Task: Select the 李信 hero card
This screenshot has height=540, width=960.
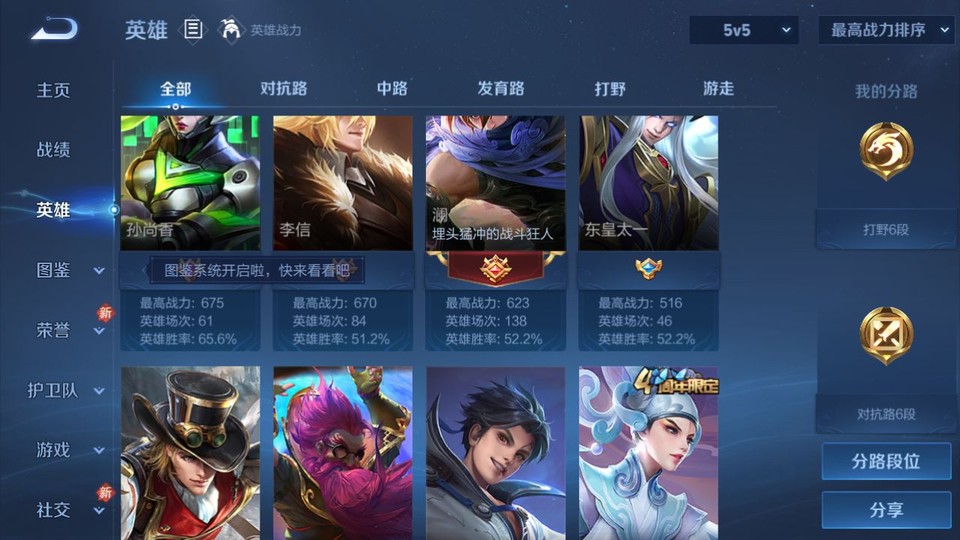Action: click(x=343, y=183)
